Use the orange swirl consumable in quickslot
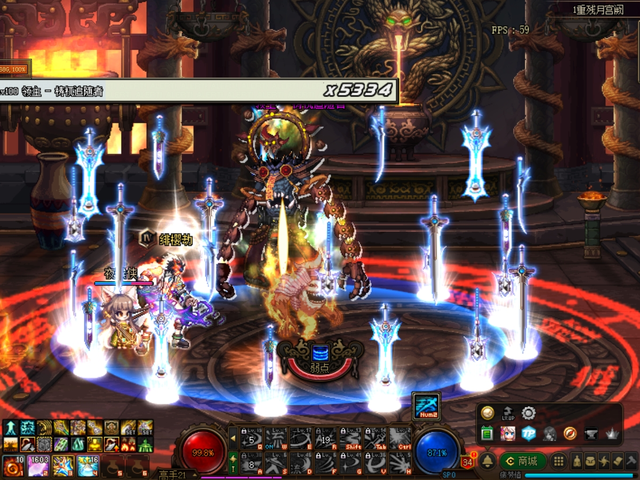This screenshot has height=480, width=640. tap(15, 464)
